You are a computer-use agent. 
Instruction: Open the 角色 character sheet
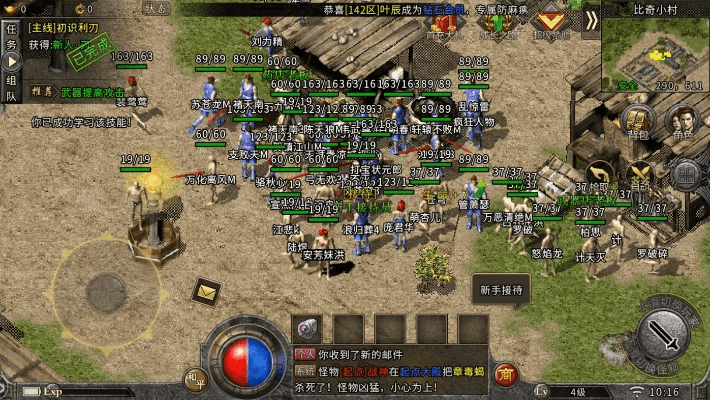click(684, 119)
